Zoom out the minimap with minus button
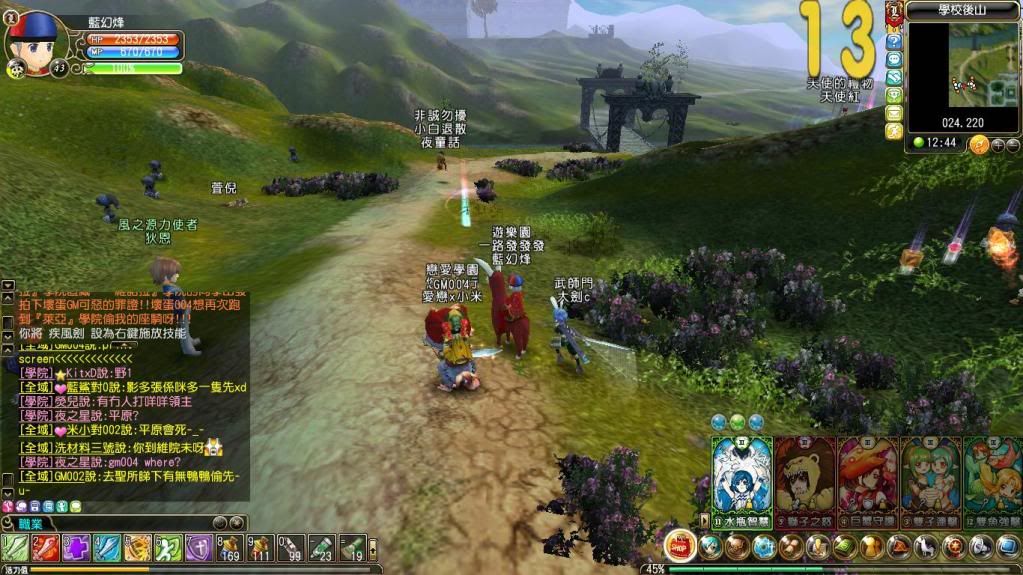Viewport: 1023px width, 575px height. pyautogui.click(x=1012, y=144)
